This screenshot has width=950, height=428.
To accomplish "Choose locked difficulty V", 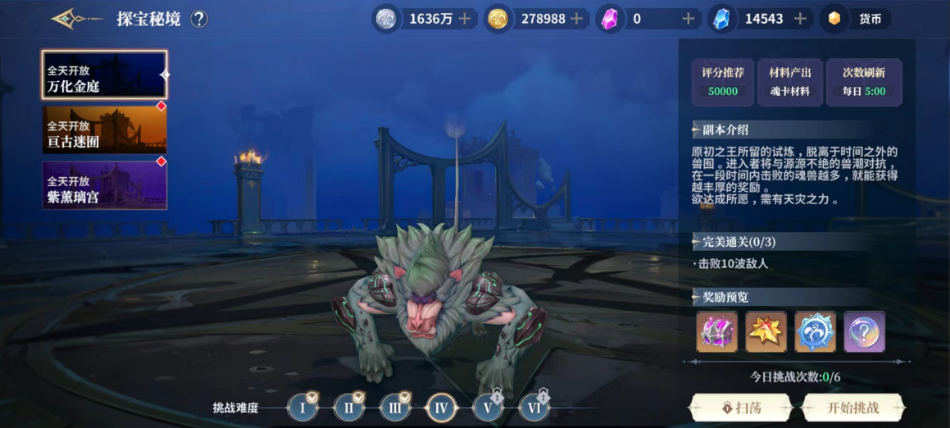I will click(x=488, y=407).
